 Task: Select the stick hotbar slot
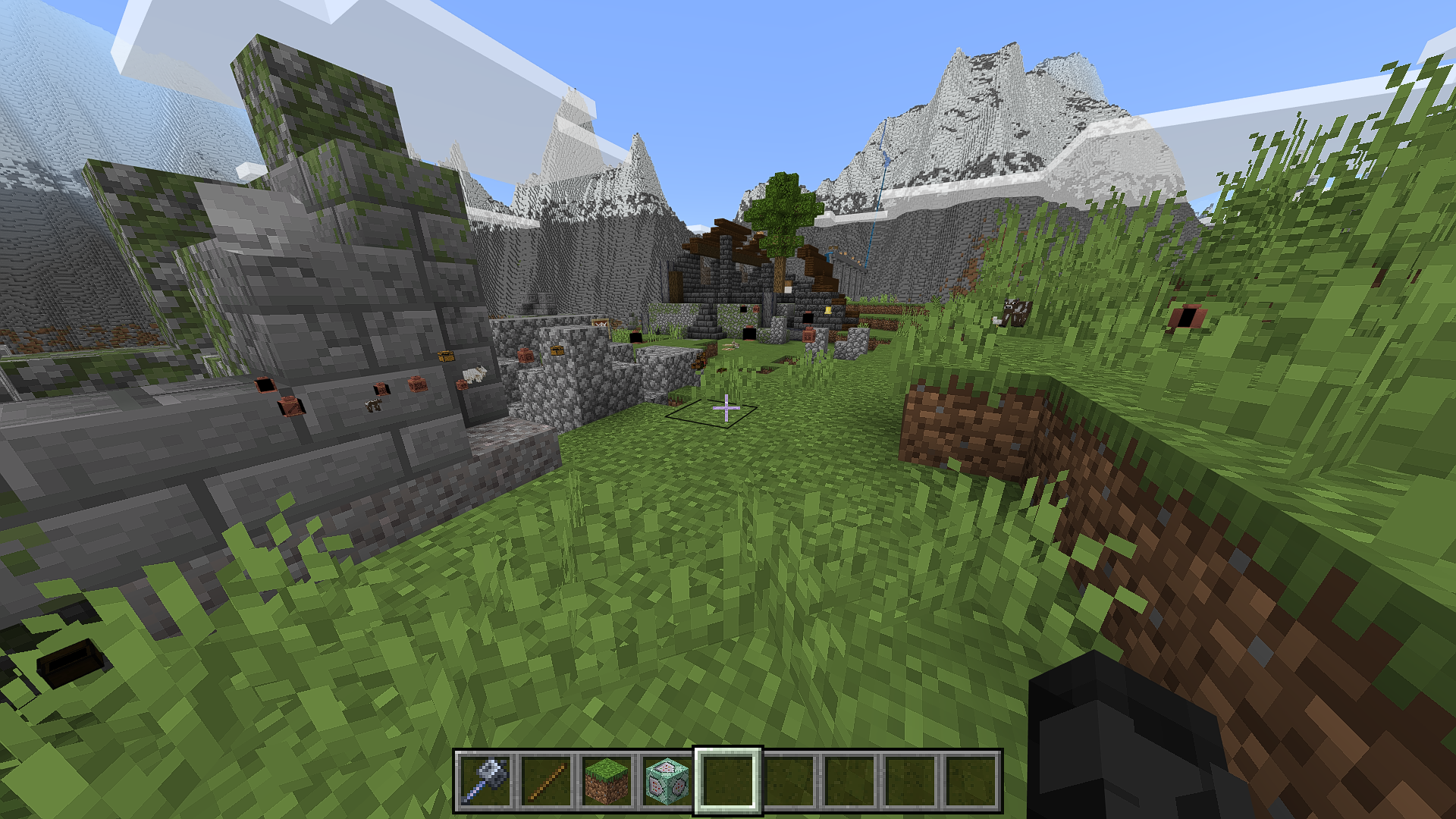[547, 781]
